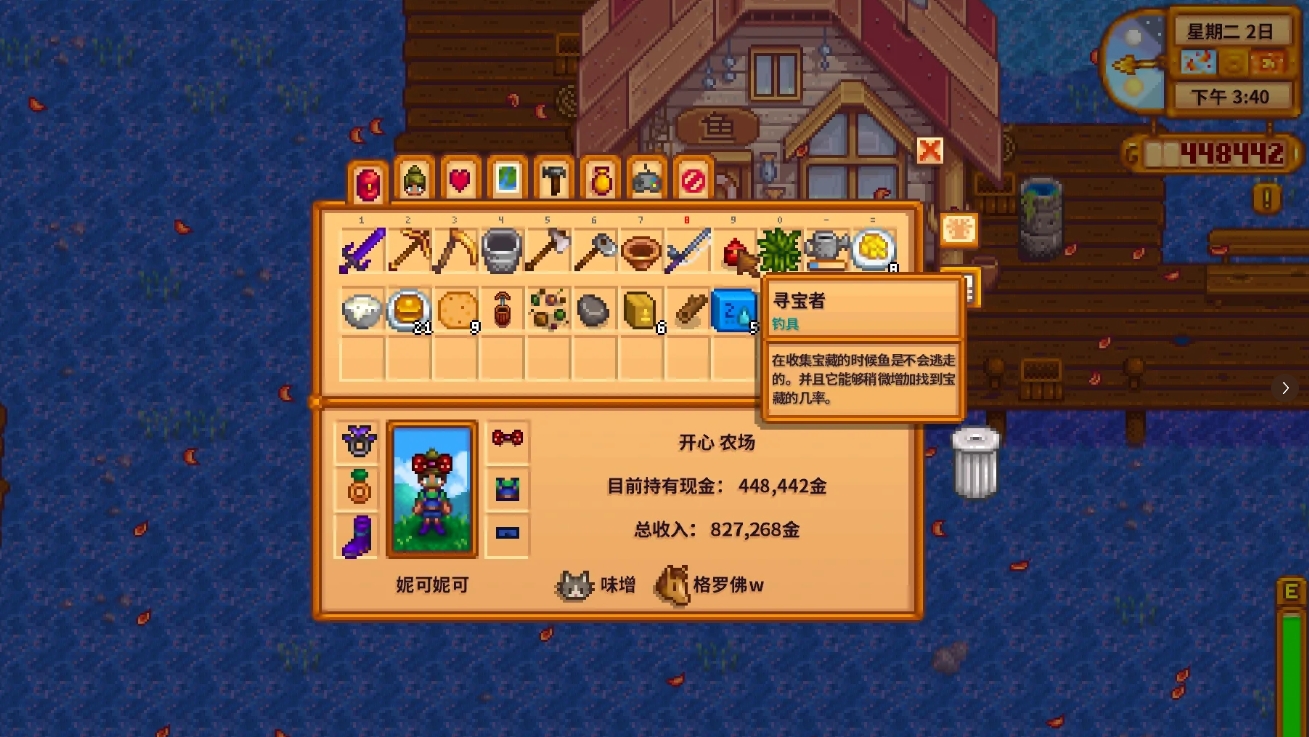
Task: Open the options tab with the controller icon
Action: click(x=645, y=179)
